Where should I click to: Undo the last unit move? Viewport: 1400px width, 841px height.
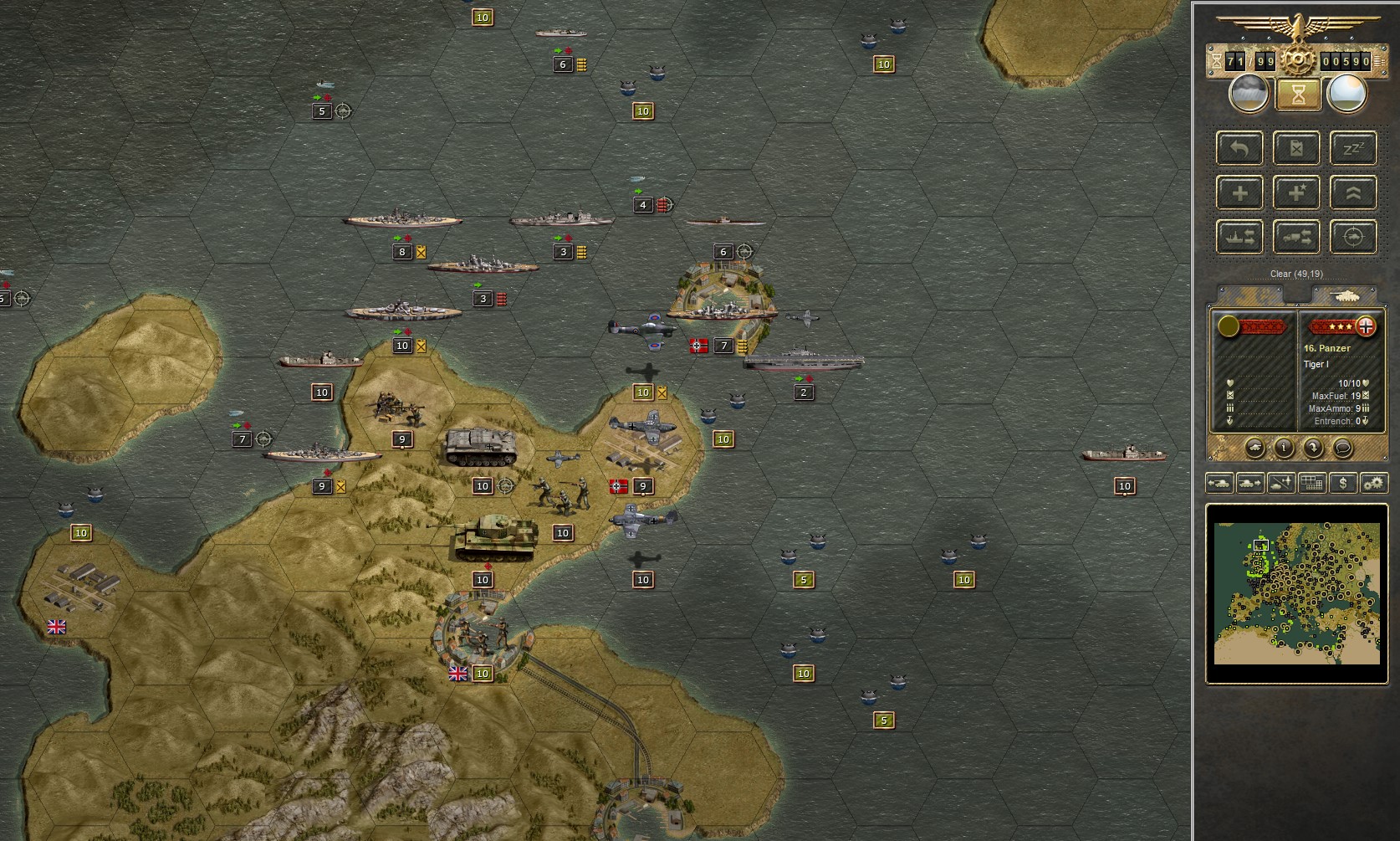1239,148
